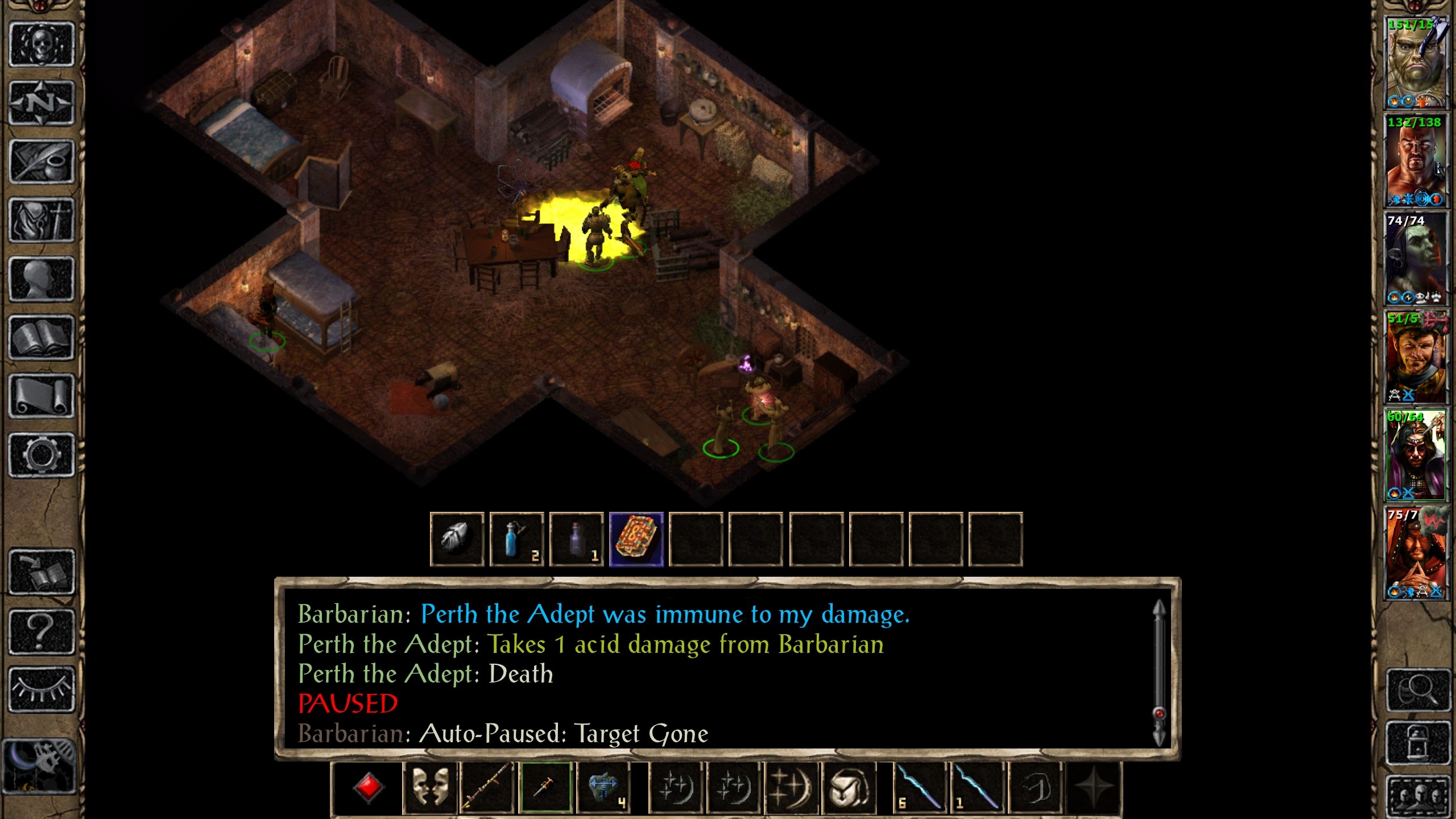Open the area map via compass button
This screenshot has width=1456, height=819.
pyautogui.click(x=42, y=104)
